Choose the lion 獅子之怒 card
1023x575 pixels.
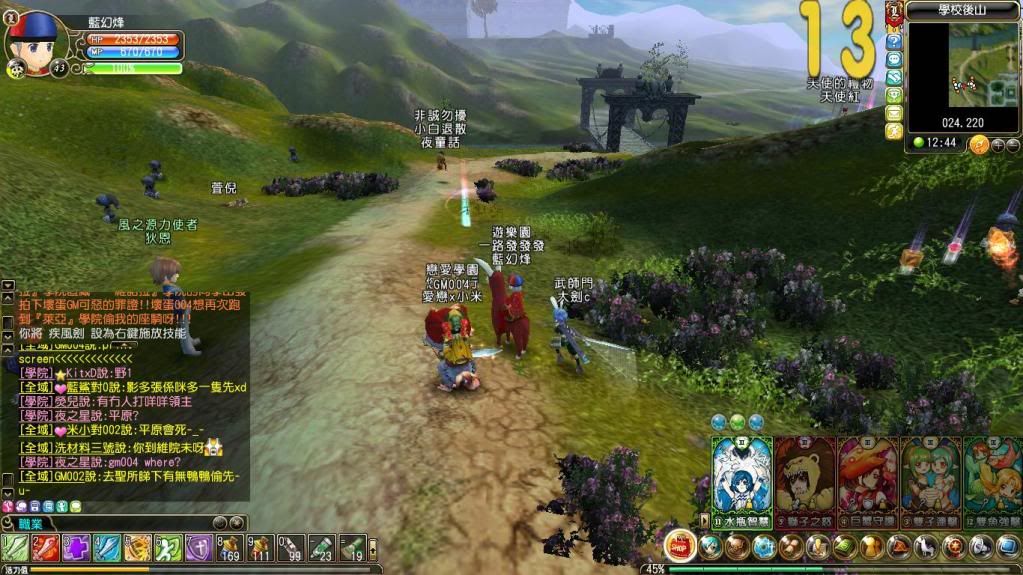click(x=805, y=480)
